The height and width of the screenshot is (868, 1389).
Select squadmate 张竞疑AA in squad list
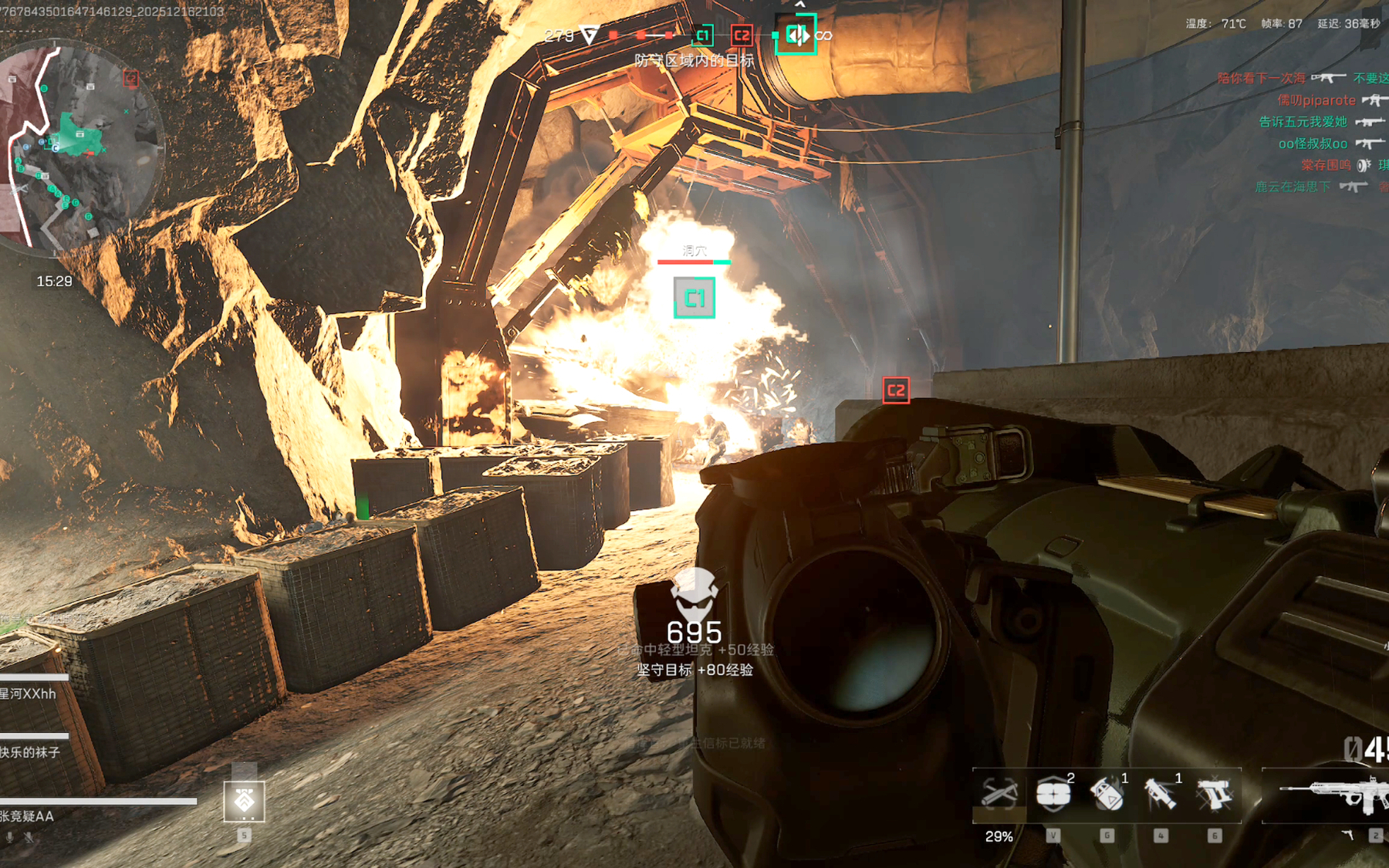coord(28,816)
